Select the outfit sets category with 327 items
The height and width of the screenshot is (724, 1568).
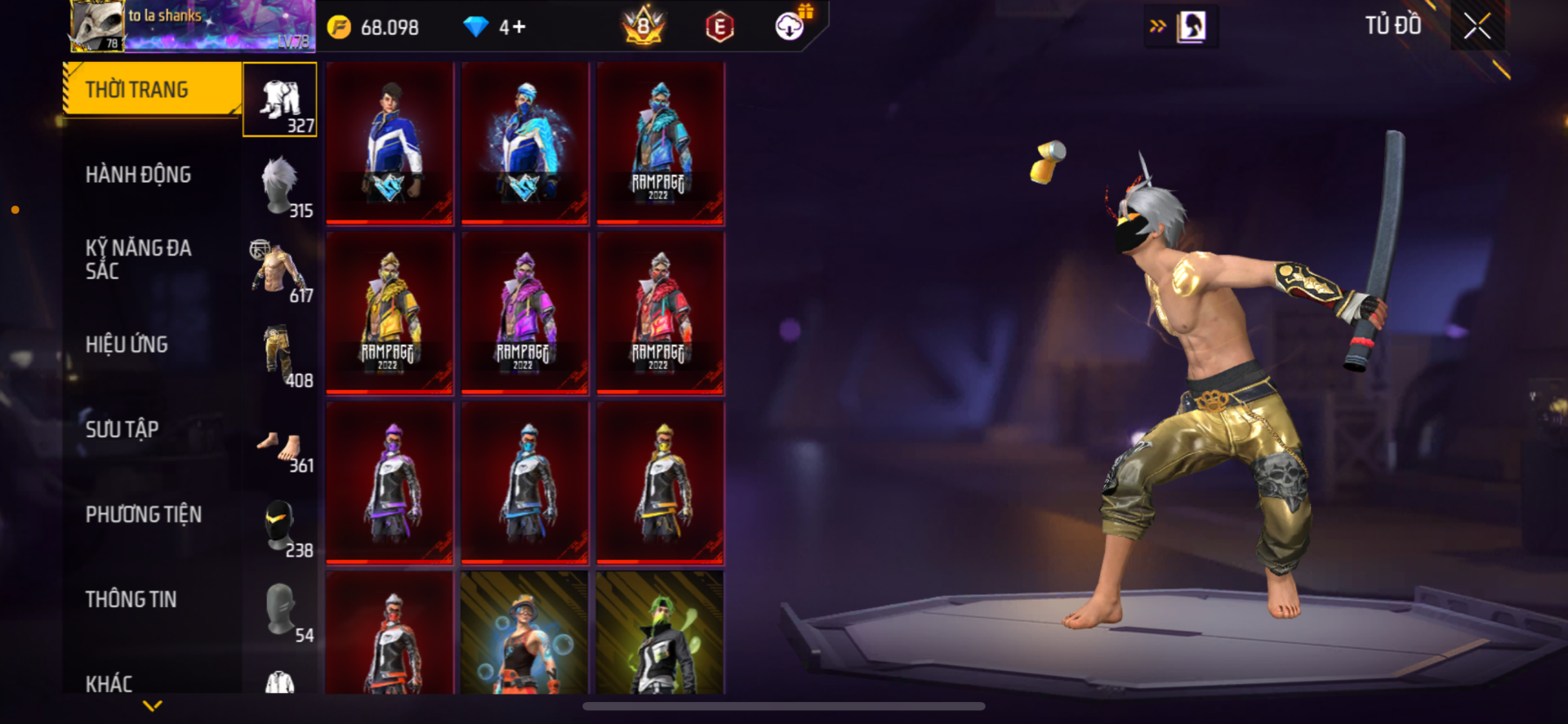coord(280,100)
